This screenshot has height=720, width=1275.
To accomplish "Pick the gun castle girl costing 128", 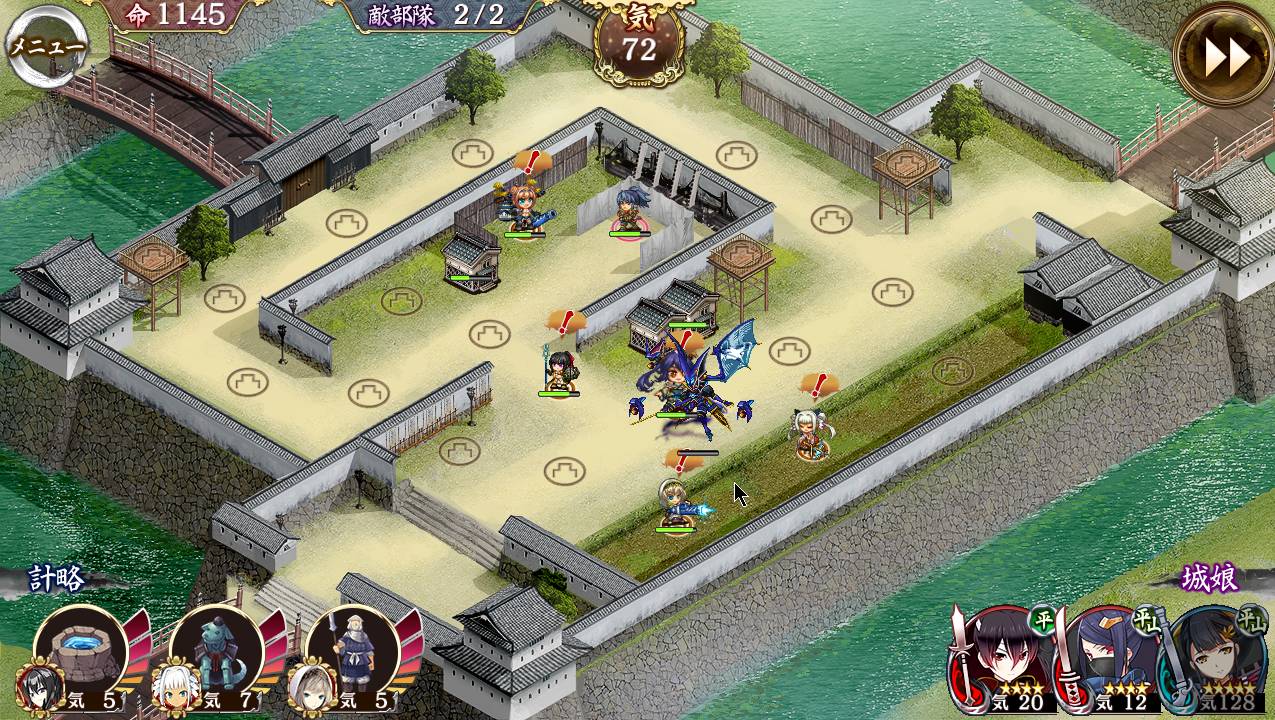I will point(1213,660).
